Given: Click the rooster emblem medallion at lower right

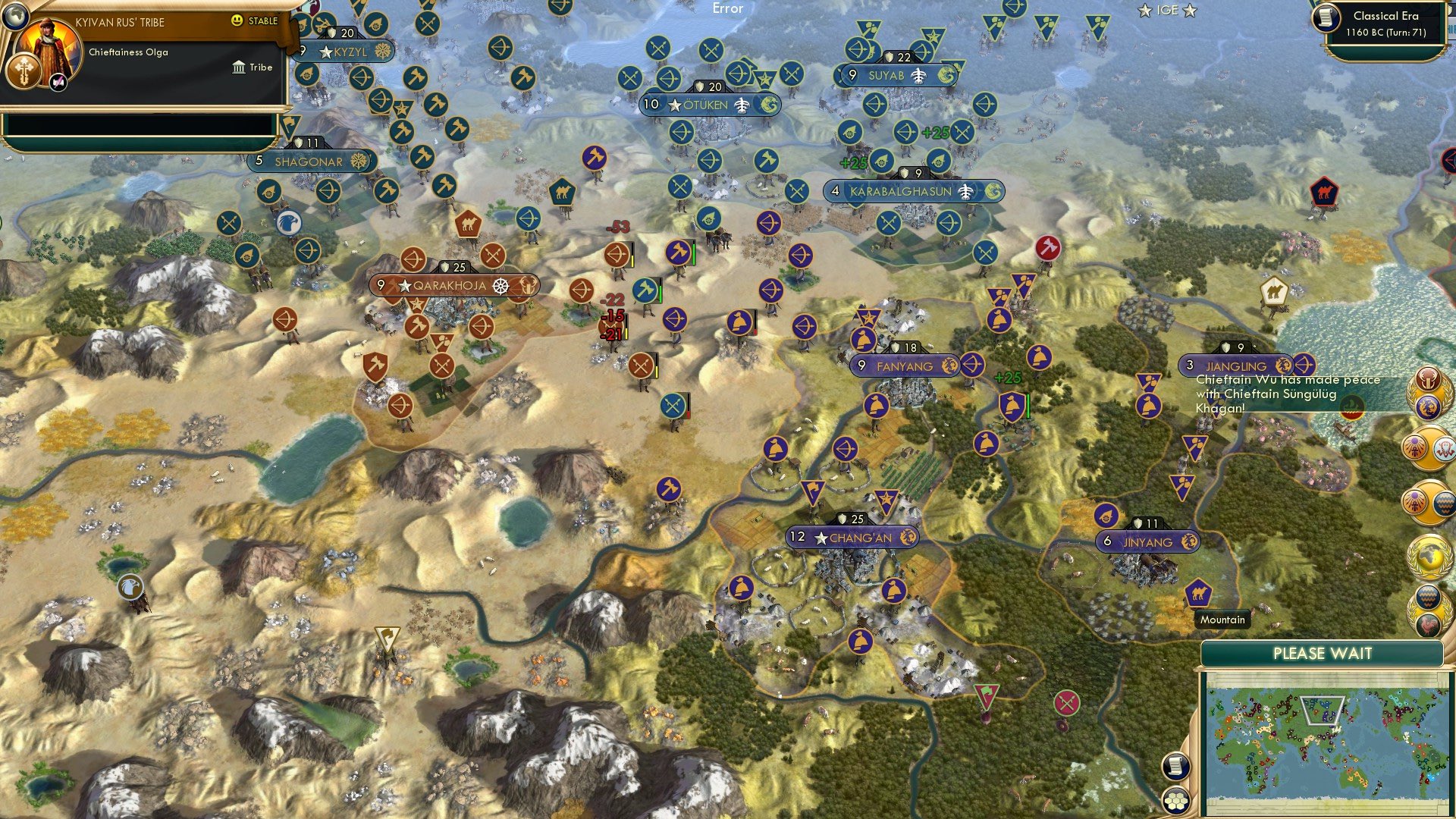Looking at the screenshot, I should tap(1429, 623).
